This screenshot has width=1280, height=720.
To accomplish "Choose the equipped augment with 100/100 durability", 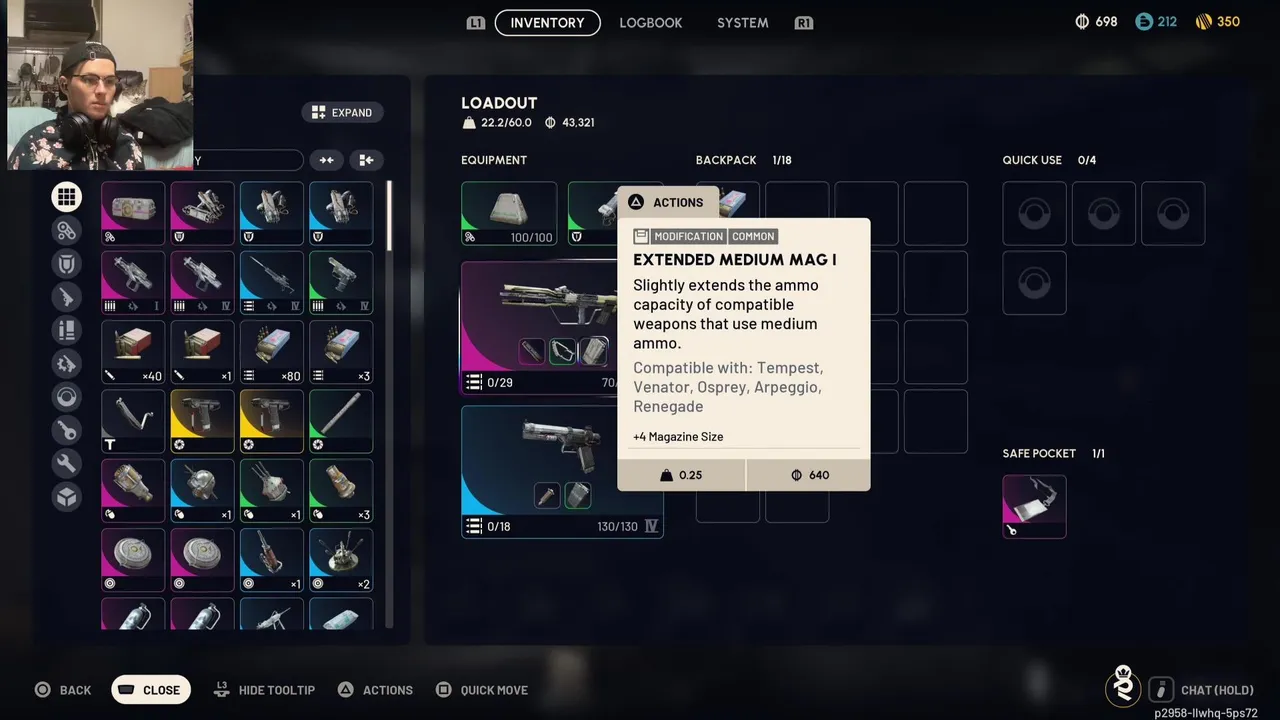I will pyautogui.click(x=509, y=213).
